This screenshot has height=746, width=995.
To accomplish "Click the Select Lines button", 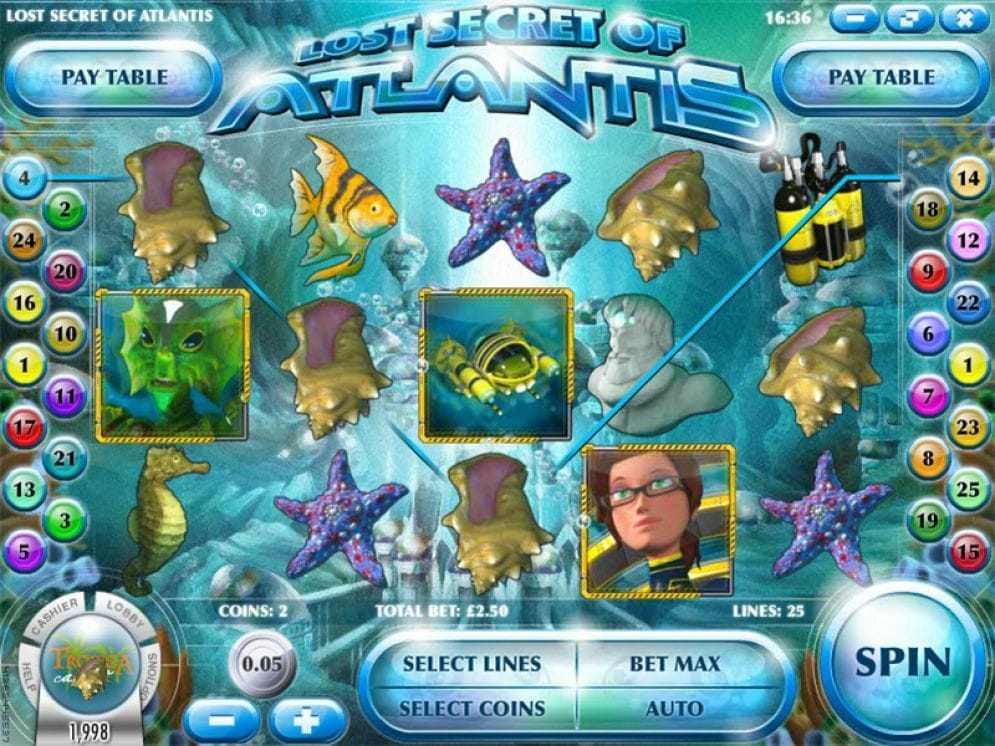I will 471,664.
